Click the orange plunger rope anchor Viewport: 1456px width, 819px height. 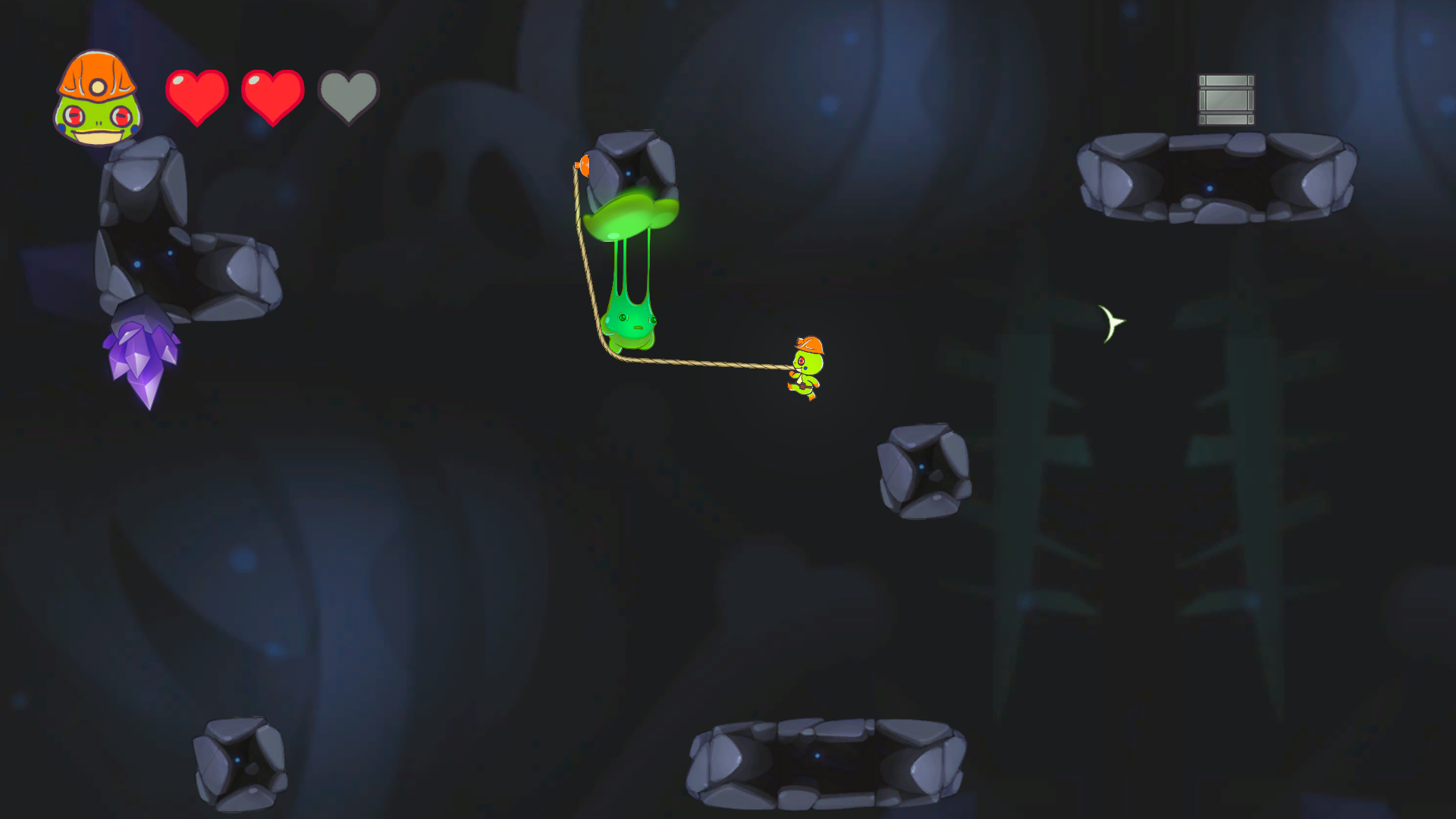(584, 165)
